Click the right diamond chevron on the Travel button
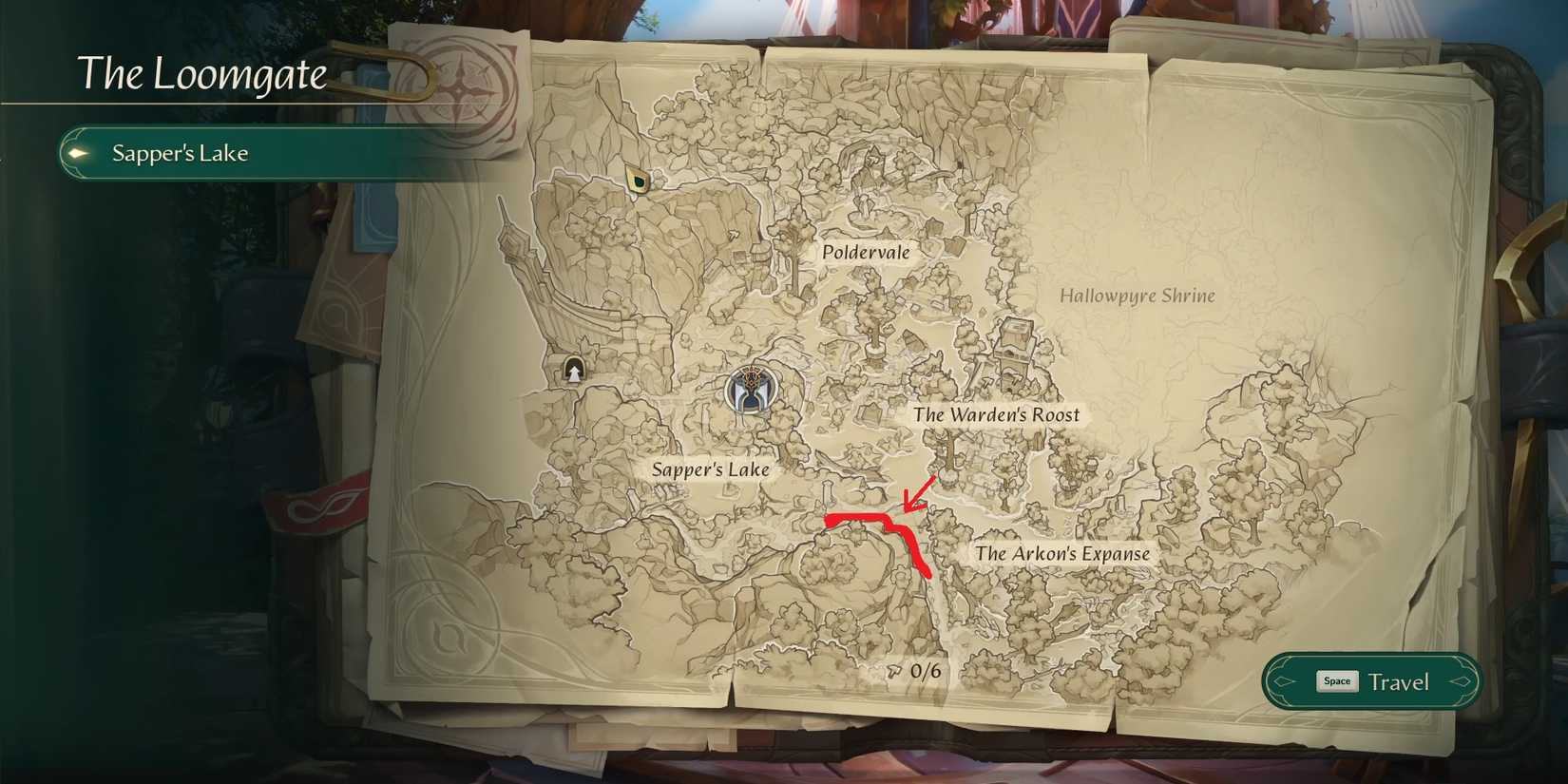This screenshot has width=1568, height=784. [x=1462, y=681]
